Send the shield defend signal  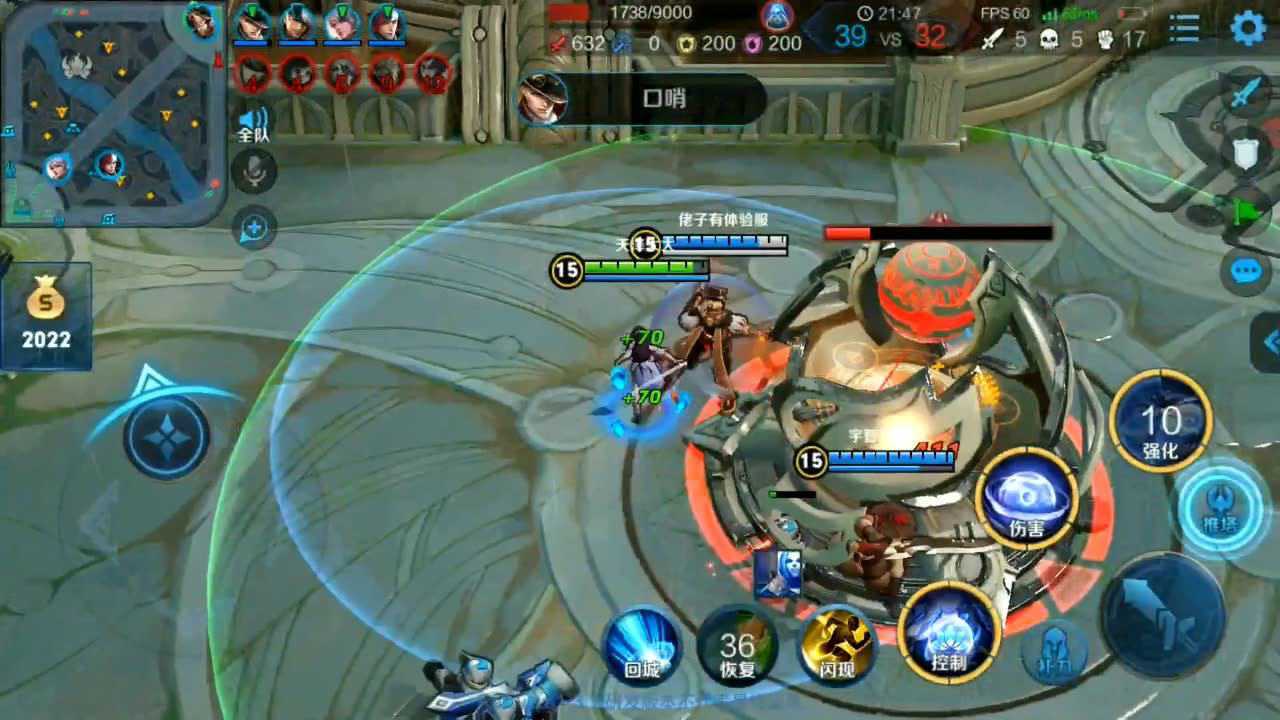point(1244,152)
